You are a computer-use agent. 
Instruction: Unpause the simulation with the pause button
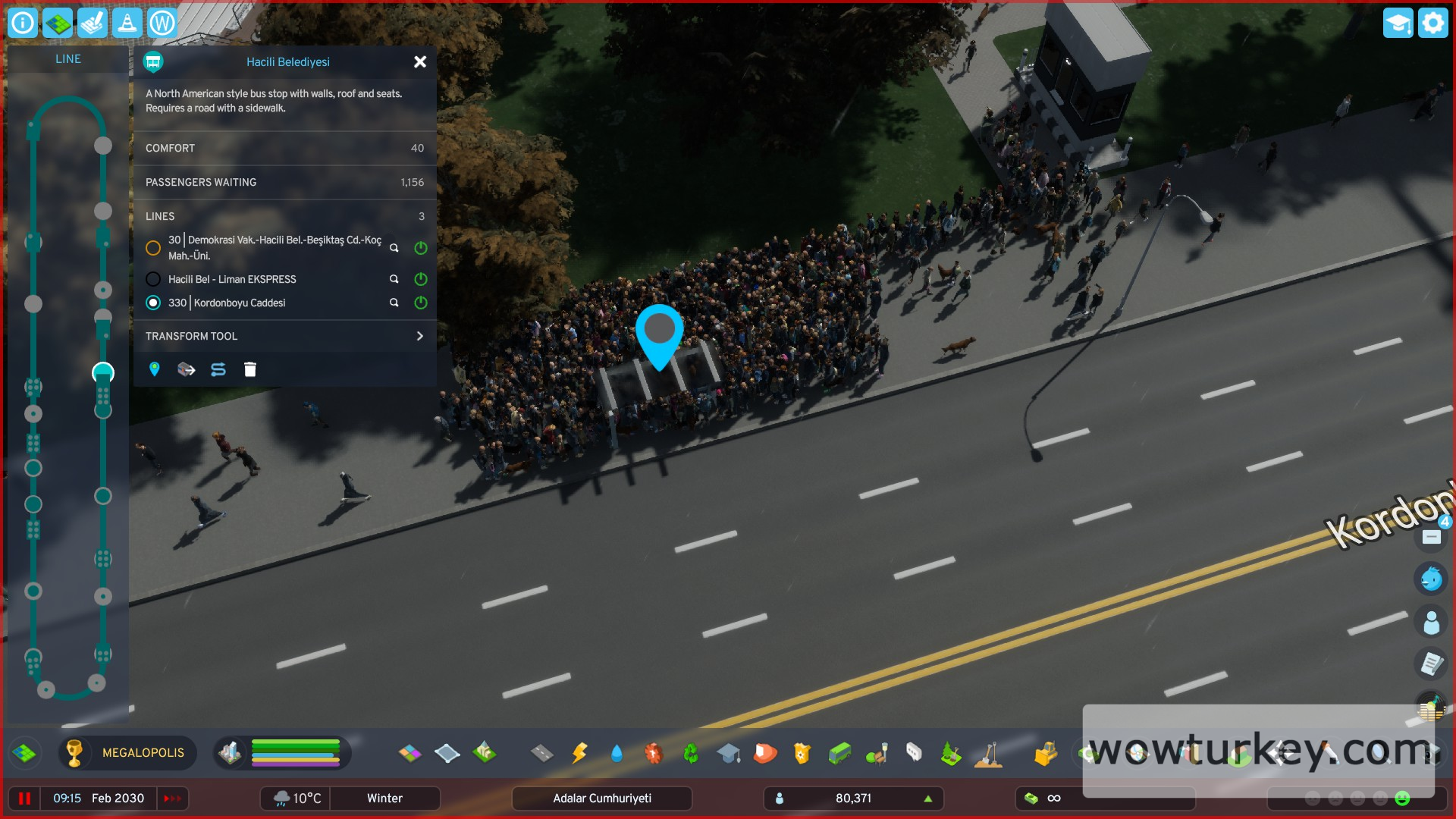(24, 799)
